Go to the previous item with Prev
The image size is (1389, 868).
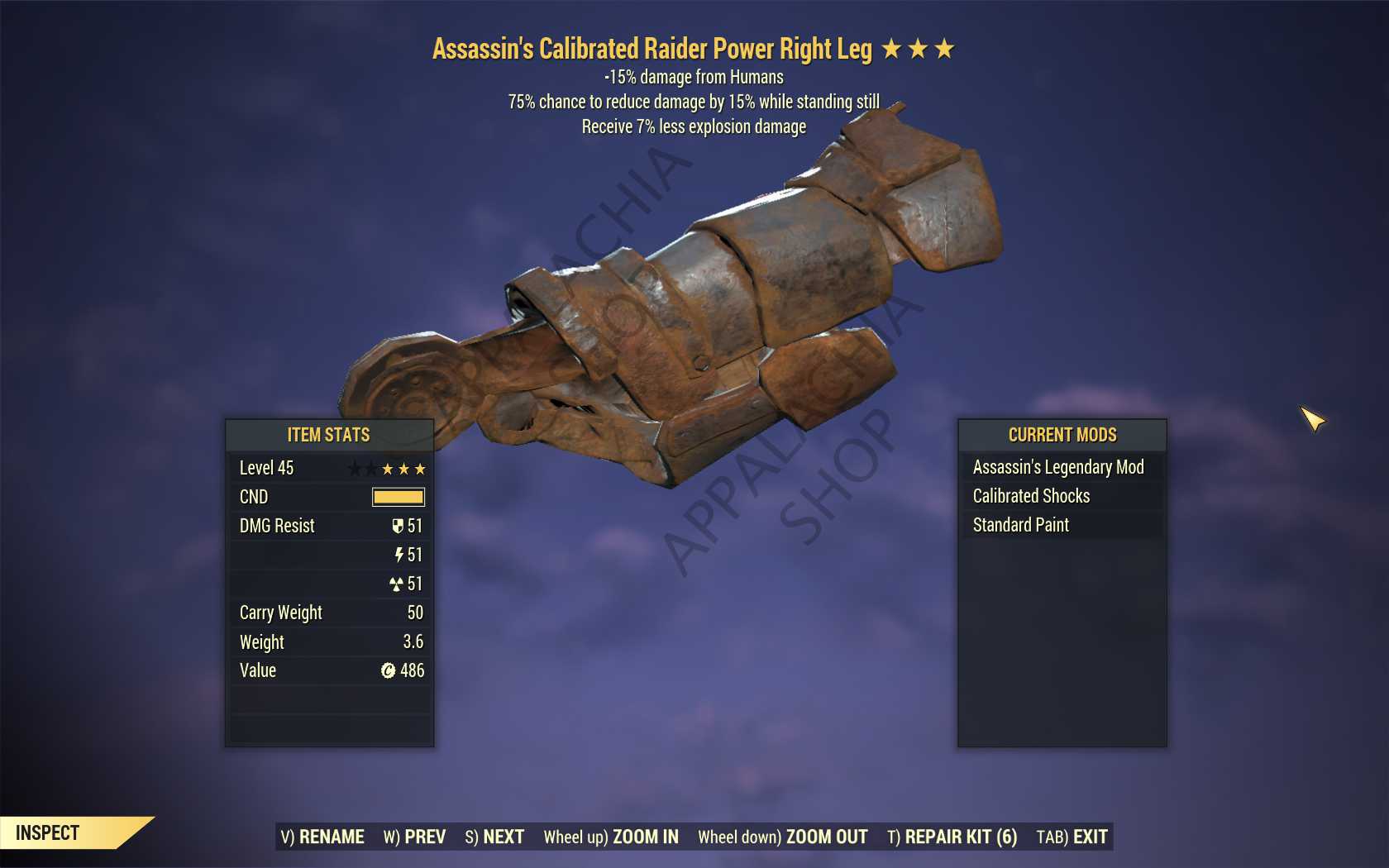(x=414, y=837)
